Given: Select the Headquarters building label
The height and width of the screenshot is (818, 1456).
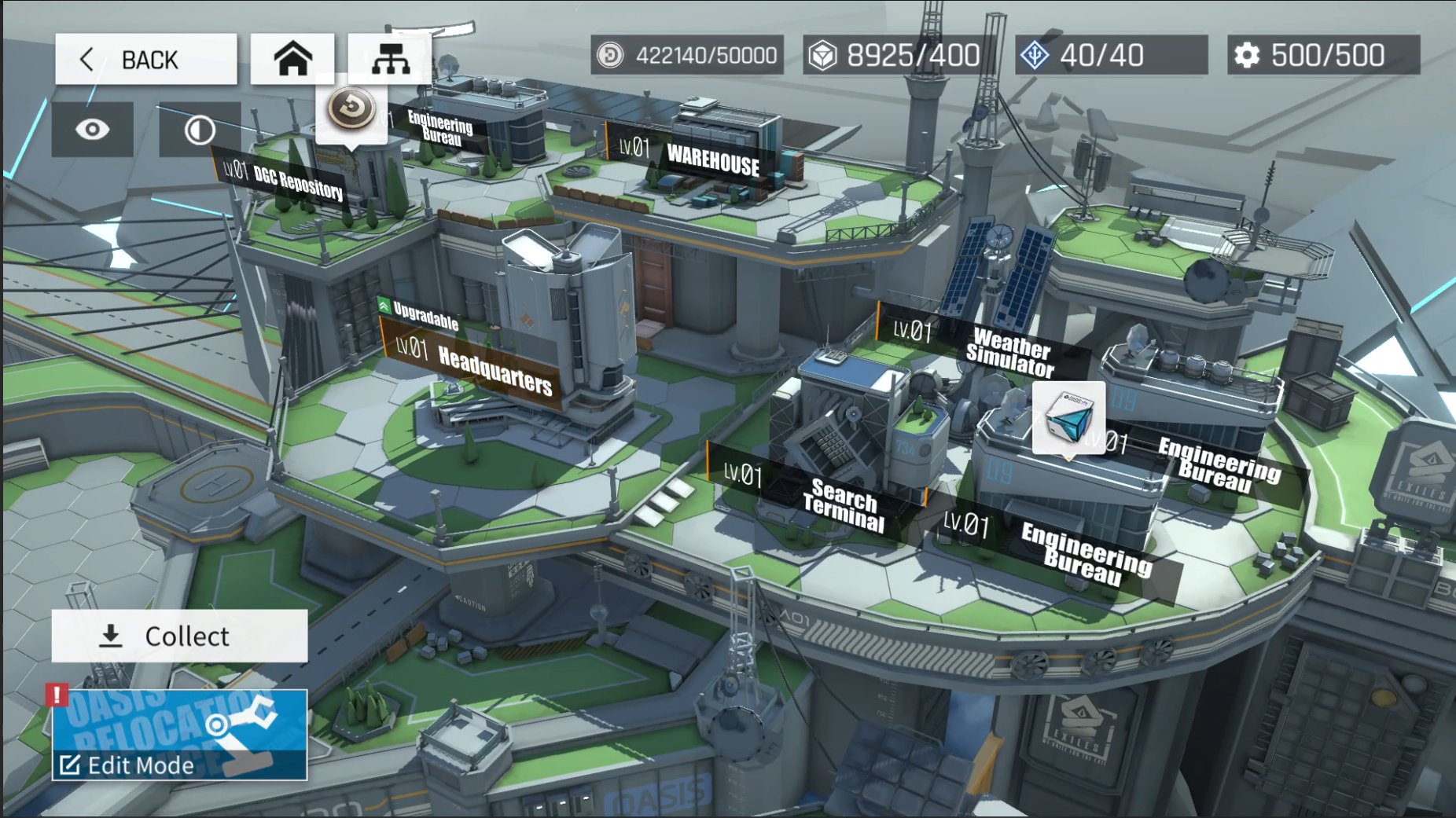Looking at the screenshot, I should click(x=475, y=367).
